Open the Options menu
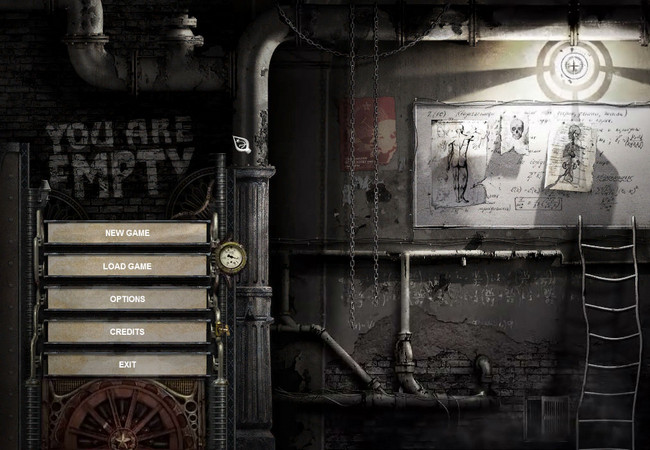Screen dimensions: 650x450 click(x=127, y=299)
